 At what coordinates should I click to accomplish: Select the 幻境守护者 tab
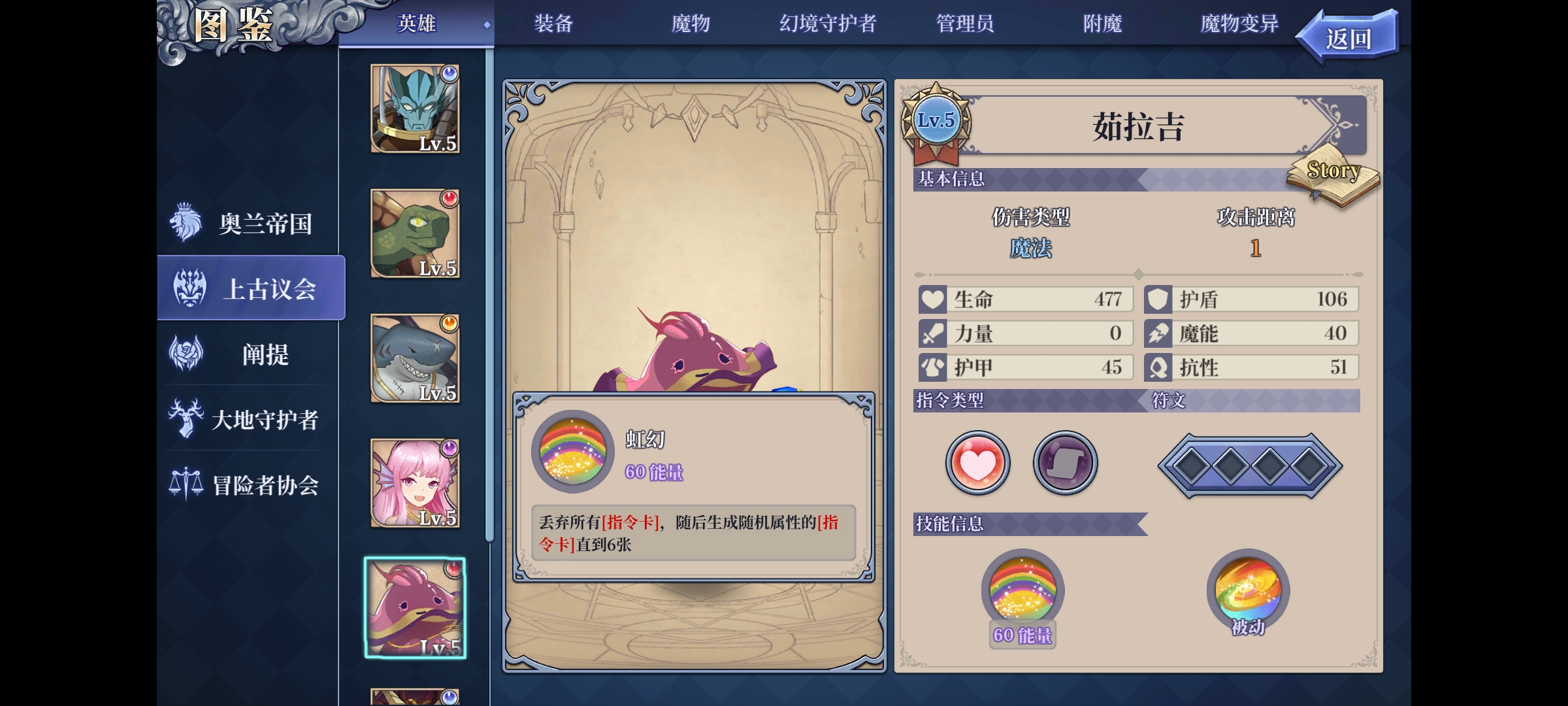coord(828,24)
